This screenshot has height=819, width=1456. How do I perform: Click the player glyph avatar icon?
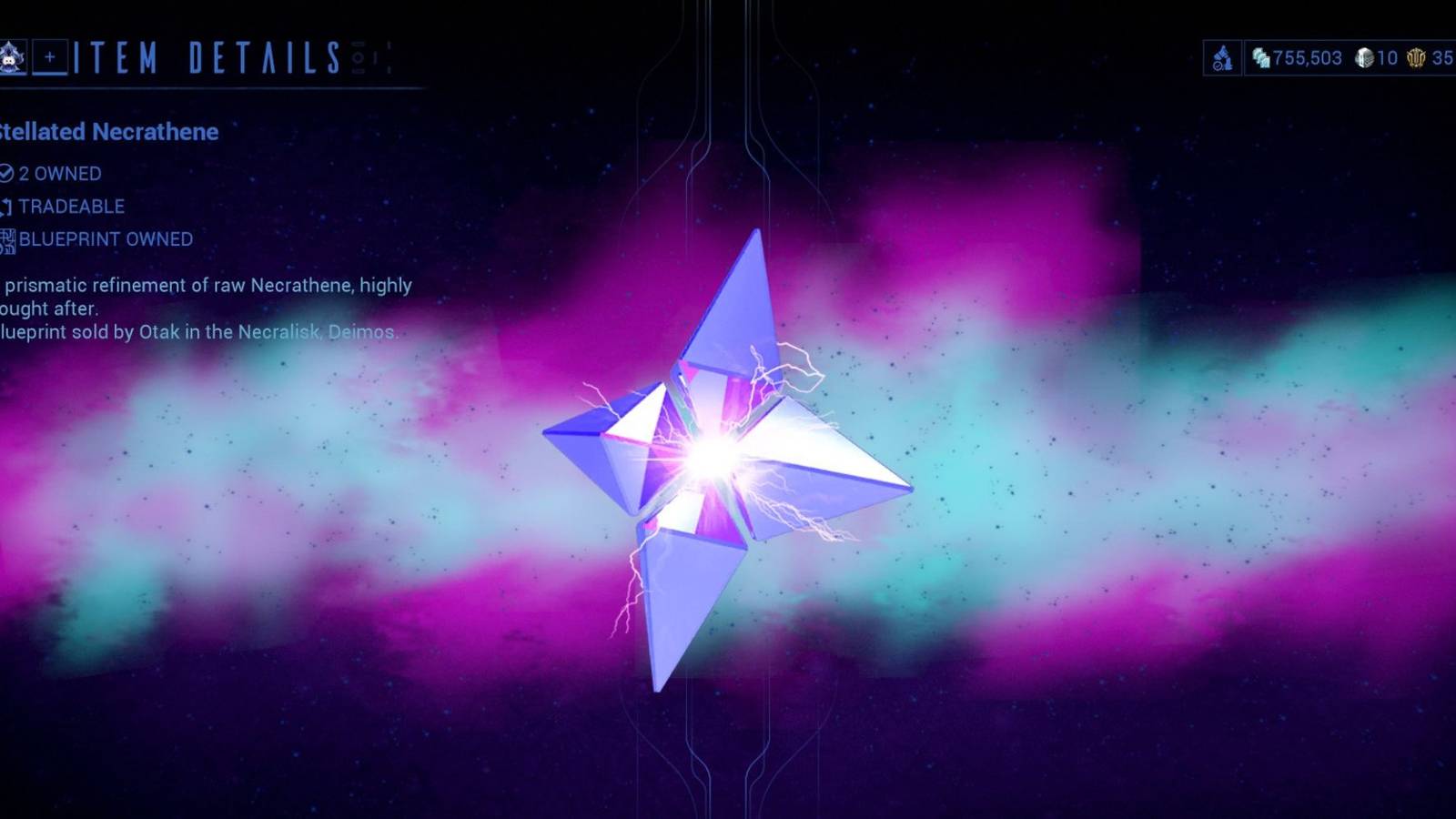pos(13,56)
